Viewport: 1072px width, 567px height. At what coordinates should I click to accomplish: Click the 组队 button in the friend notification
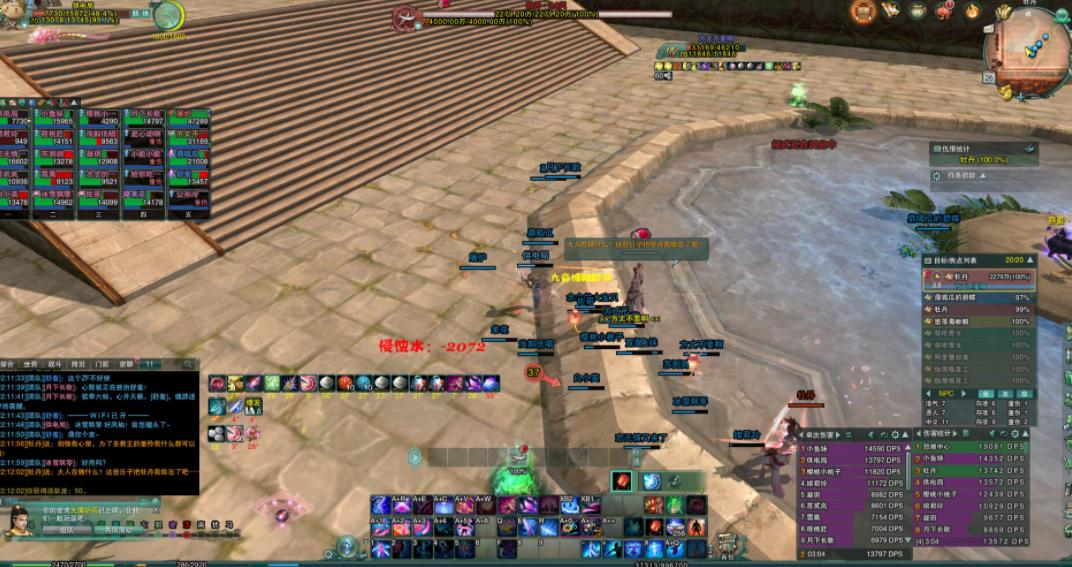[66, 530]
